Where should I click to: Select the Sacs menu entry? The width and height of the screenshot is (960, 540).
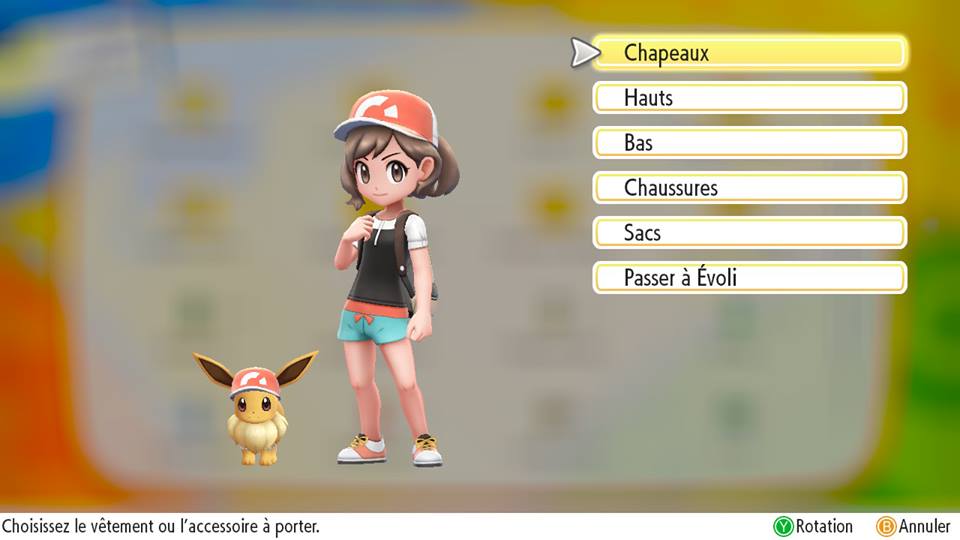point(749,233)
